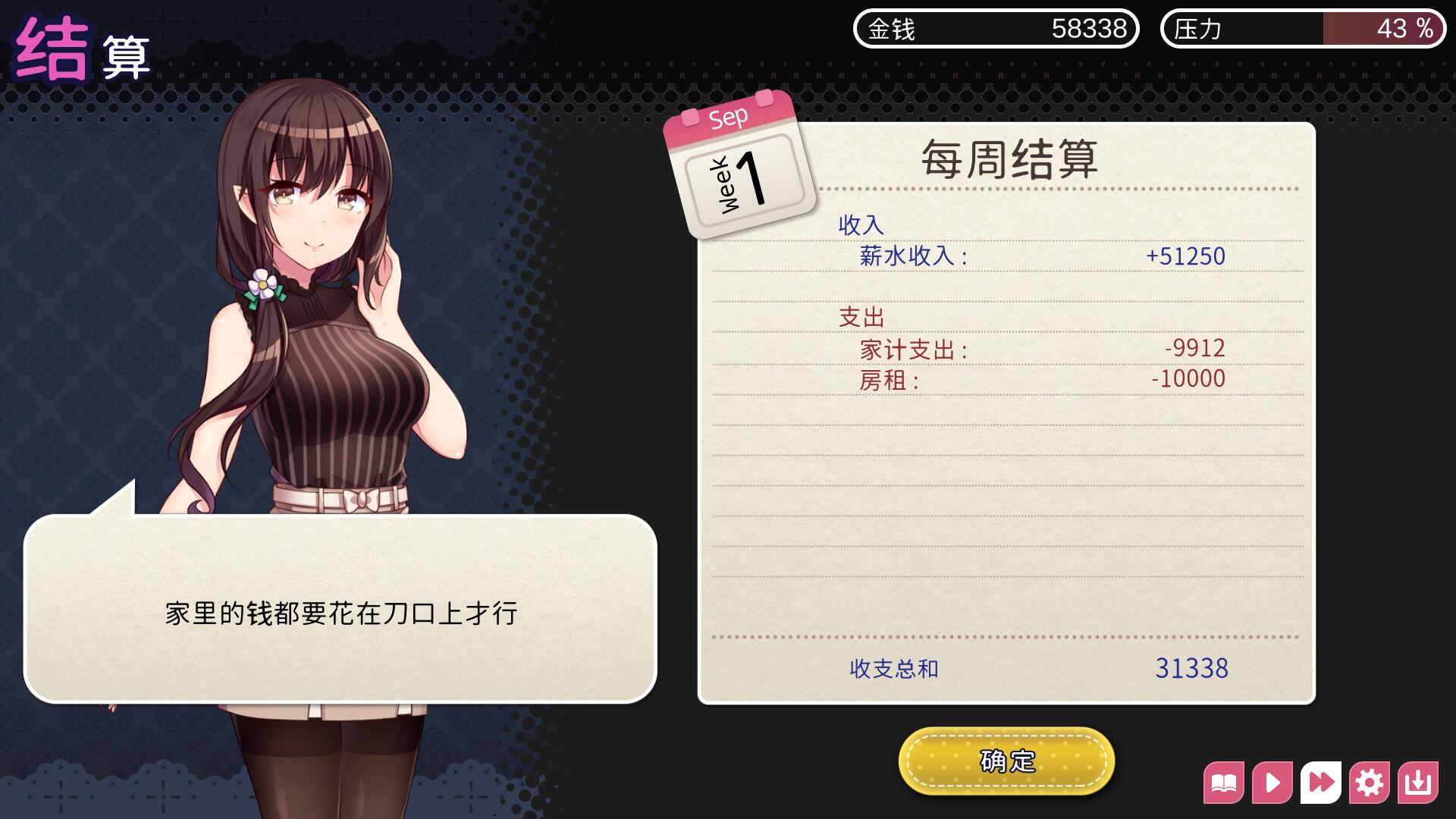Activate the auto-play arrow button
1456x819 pixels.
(x=1272, y=783)
